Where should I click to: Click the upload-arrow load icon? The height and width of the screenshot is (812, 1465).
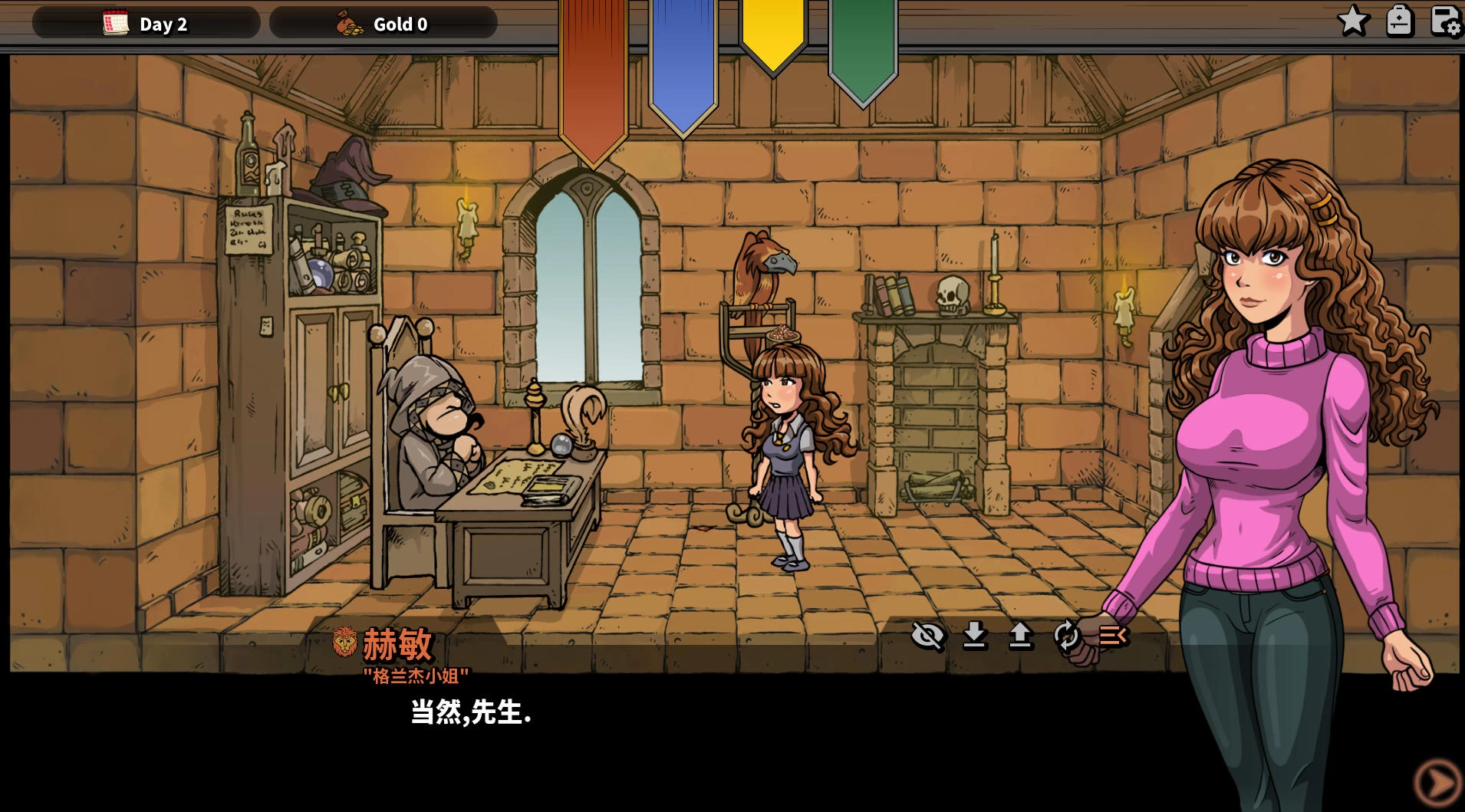pos(1020,636)
